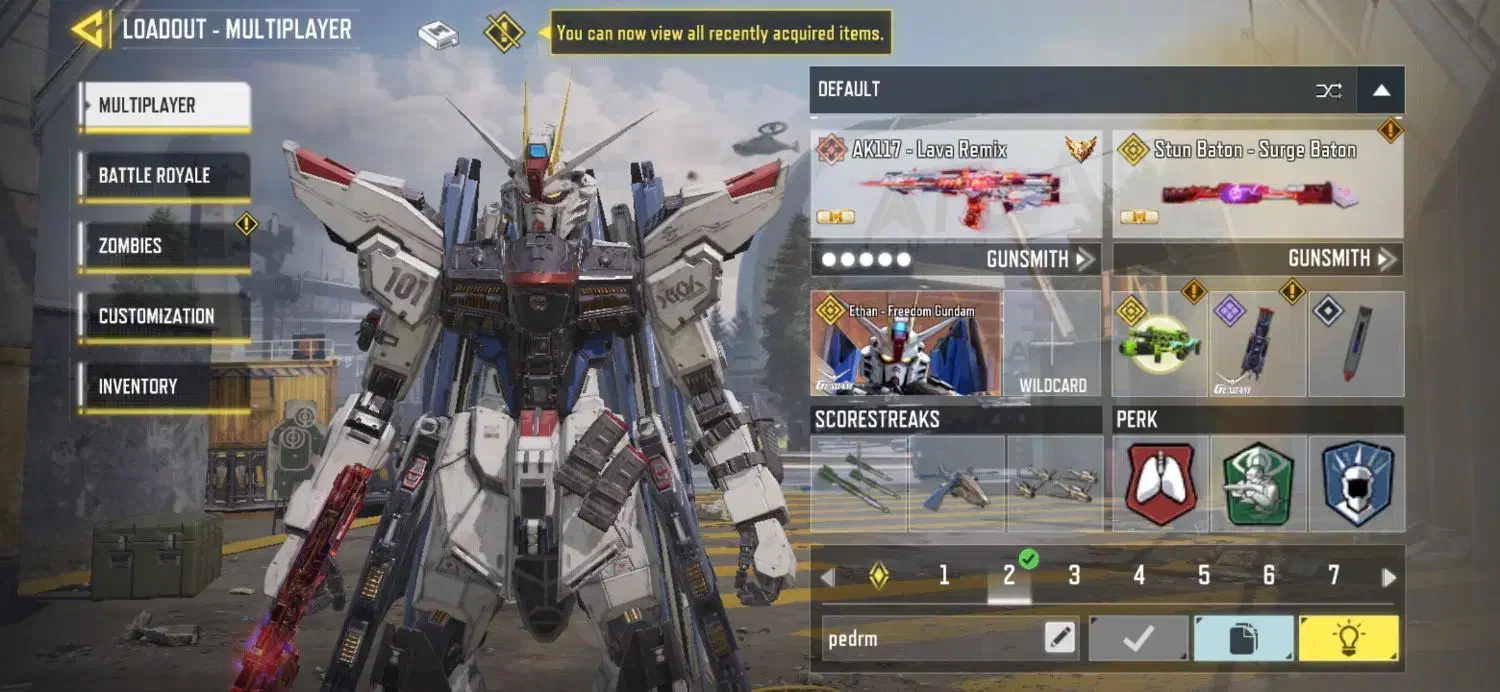Copy the loadout with the clipboard button

click(x=1243, y=638)
